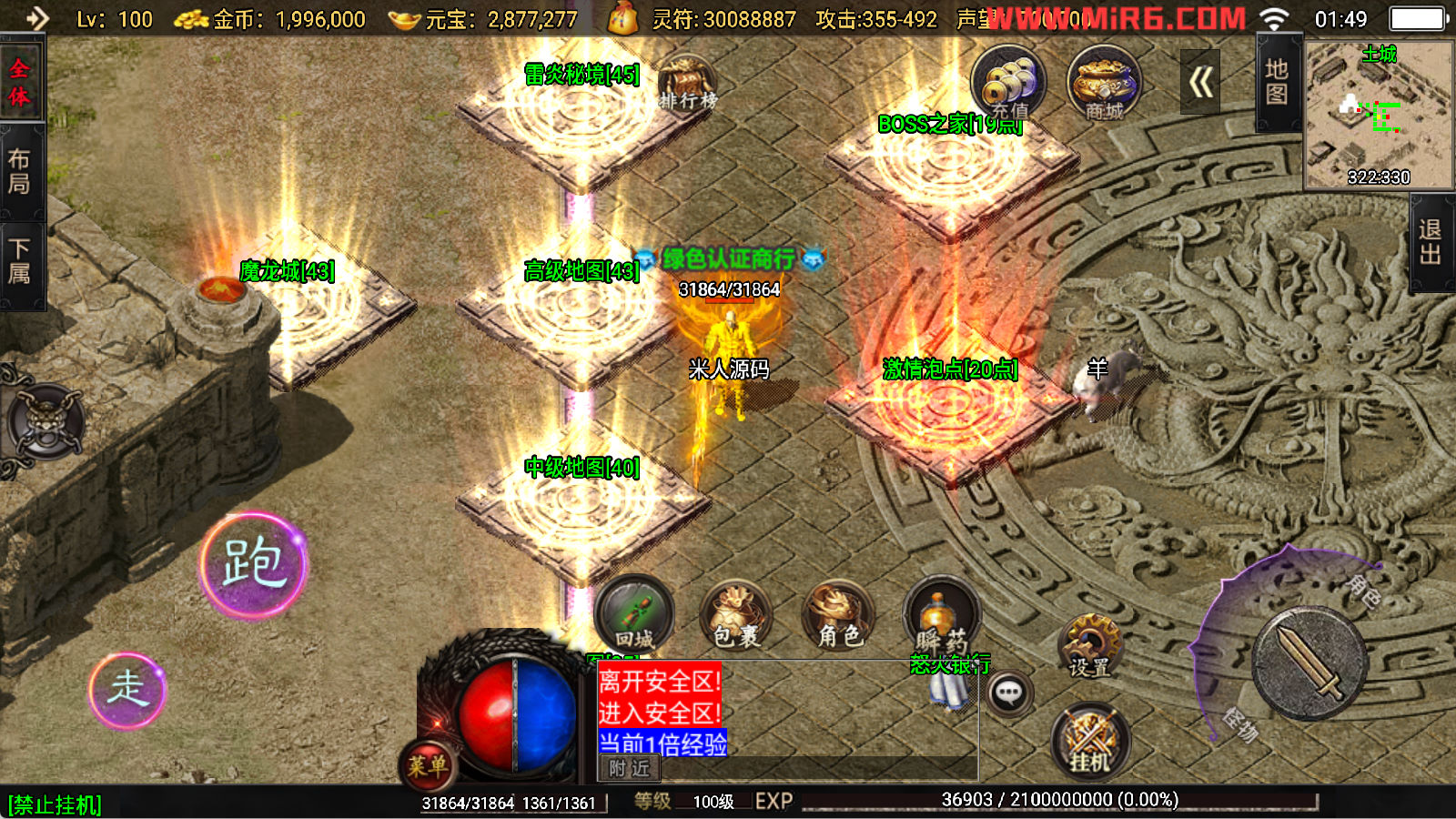Open the chat speech bubble
Viewport: 1456px width, 819px height.
[x=1008, y=694]
